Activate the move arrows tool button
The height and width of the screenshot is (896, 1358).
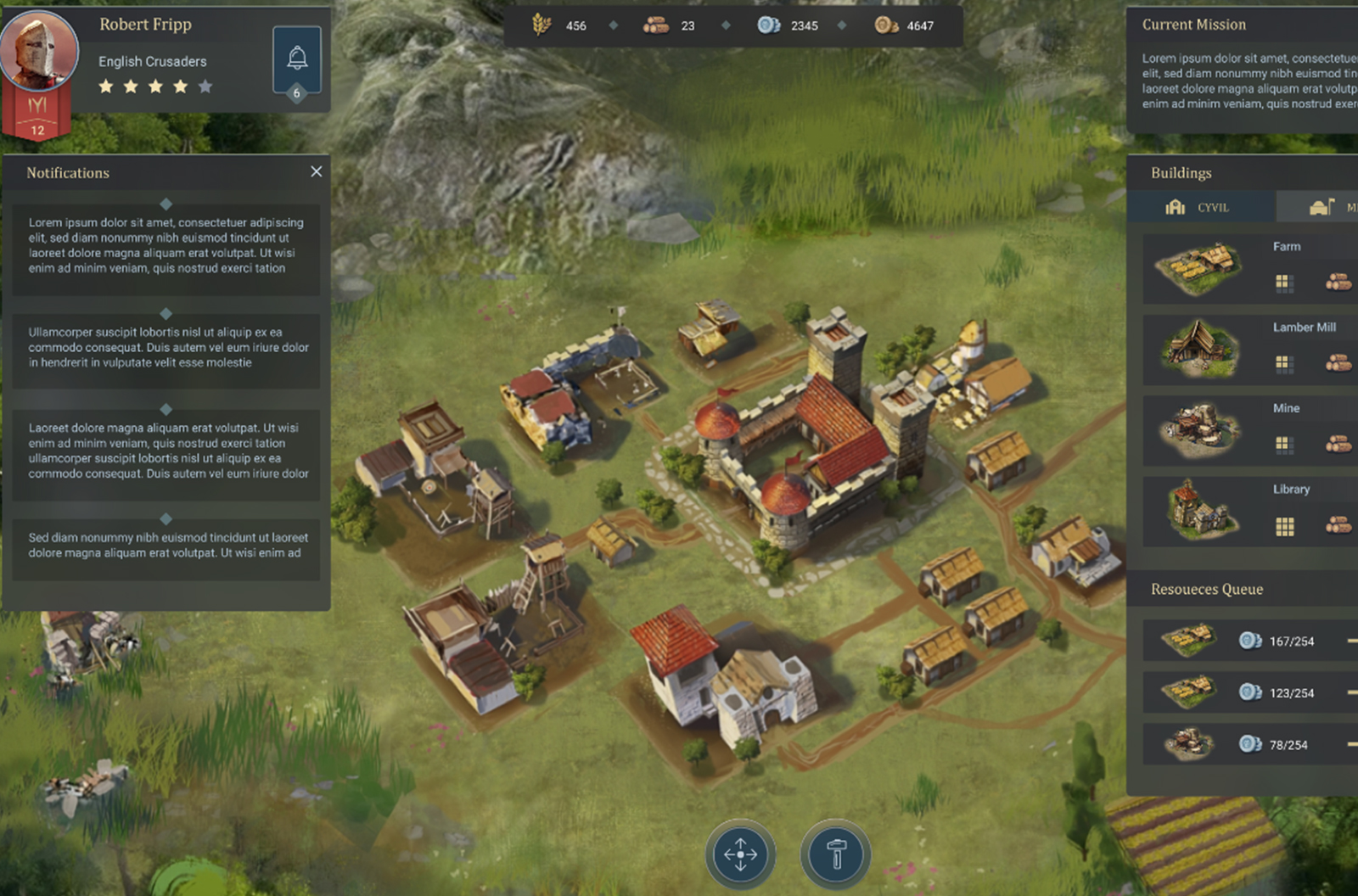pos(740,854)
